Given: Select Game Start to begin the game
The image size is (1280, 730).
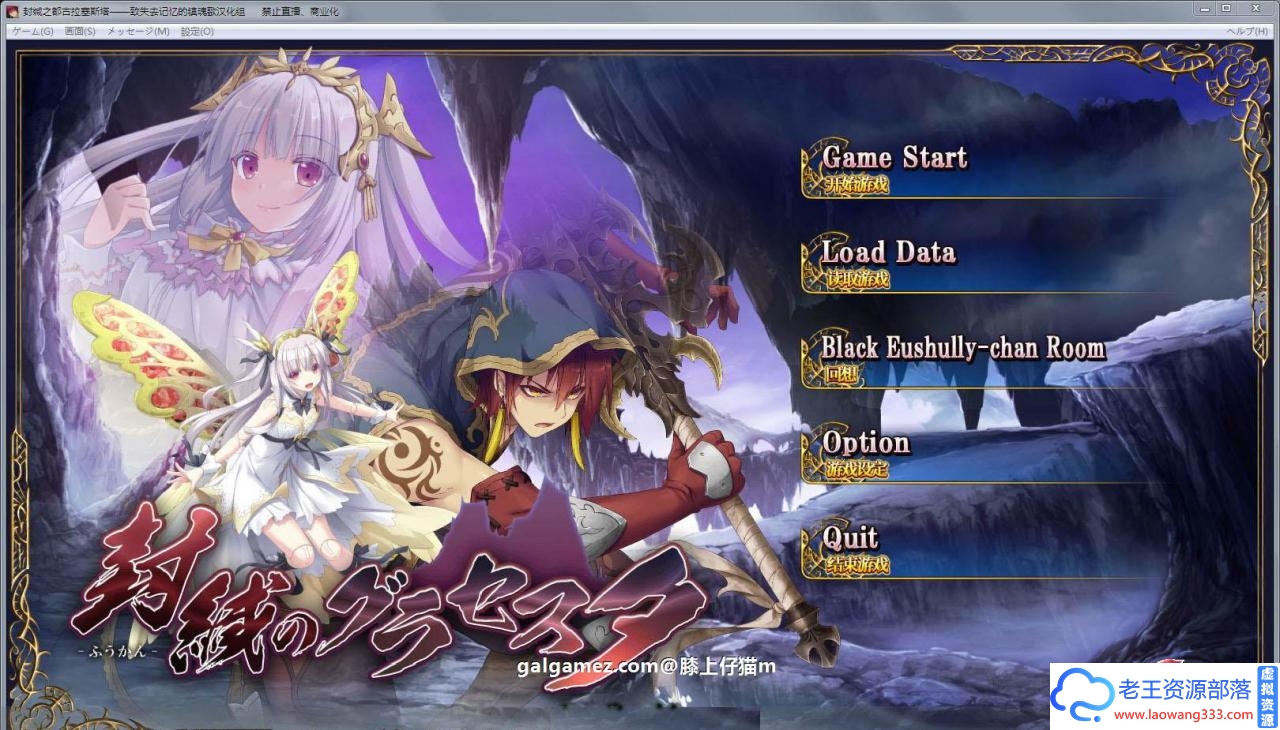Looking at the screenshot, I should (893, 157).
